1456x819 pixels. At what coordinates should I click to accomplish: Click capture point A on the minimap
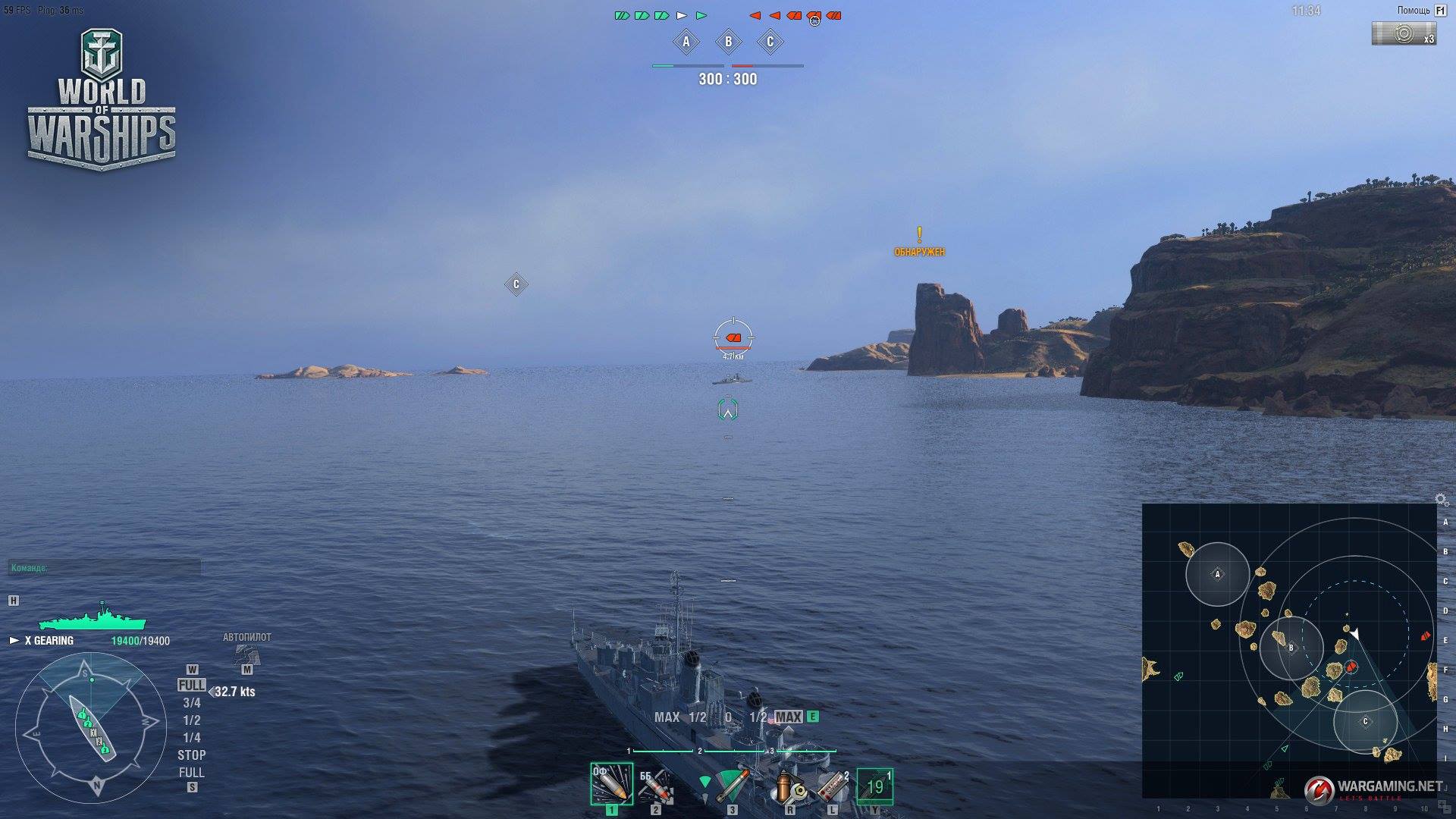pyautogui.click(x=1217, y=574)
